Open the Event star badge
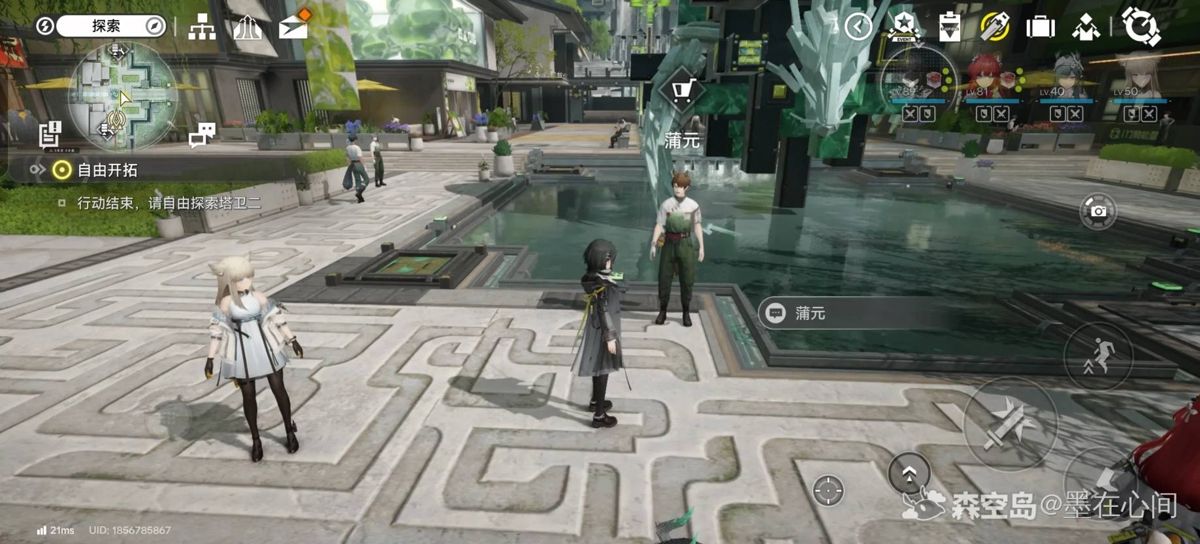 click(903, 27)
